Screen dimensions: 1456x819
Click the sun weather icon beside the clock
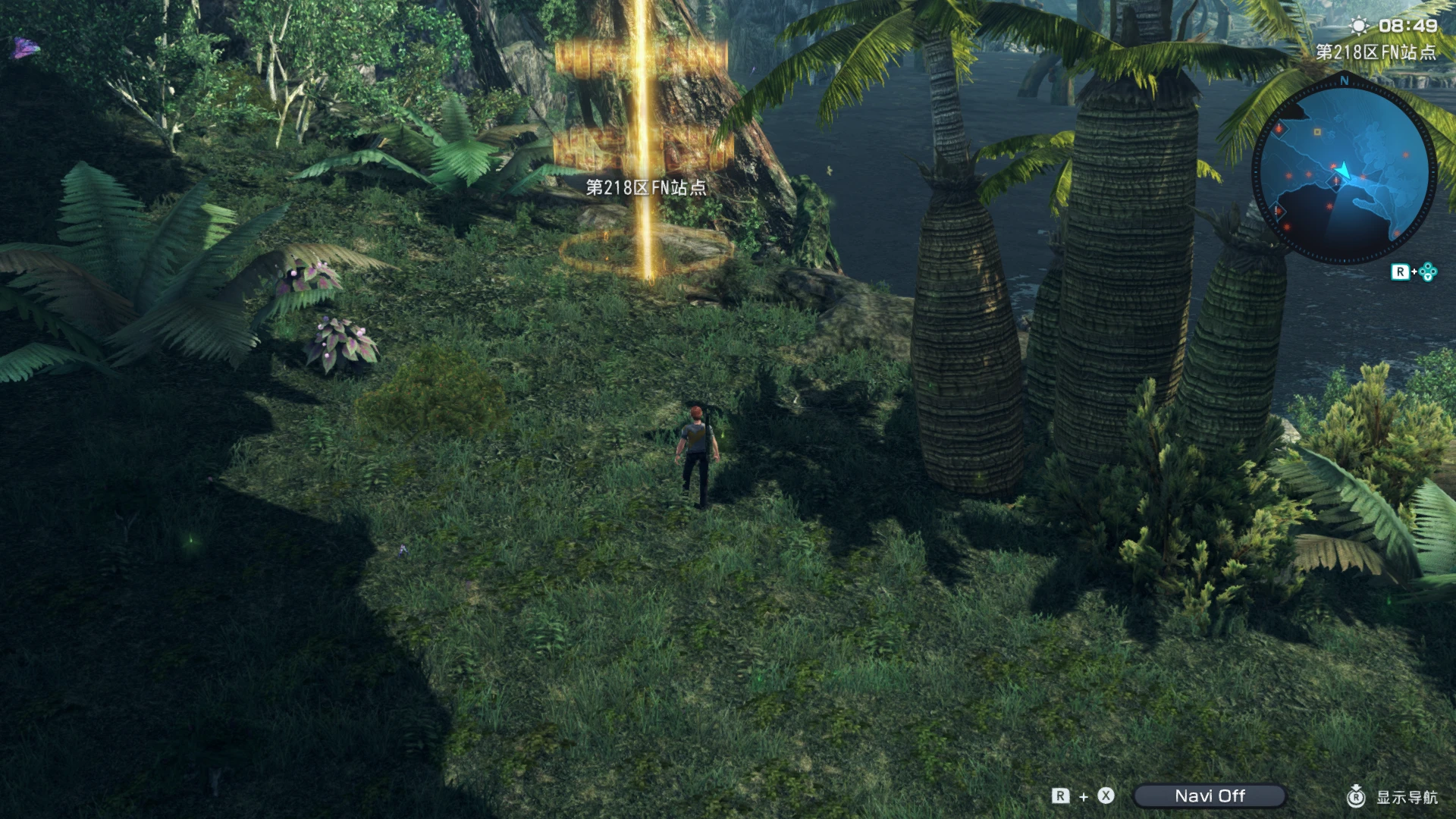pos(1360,25)
